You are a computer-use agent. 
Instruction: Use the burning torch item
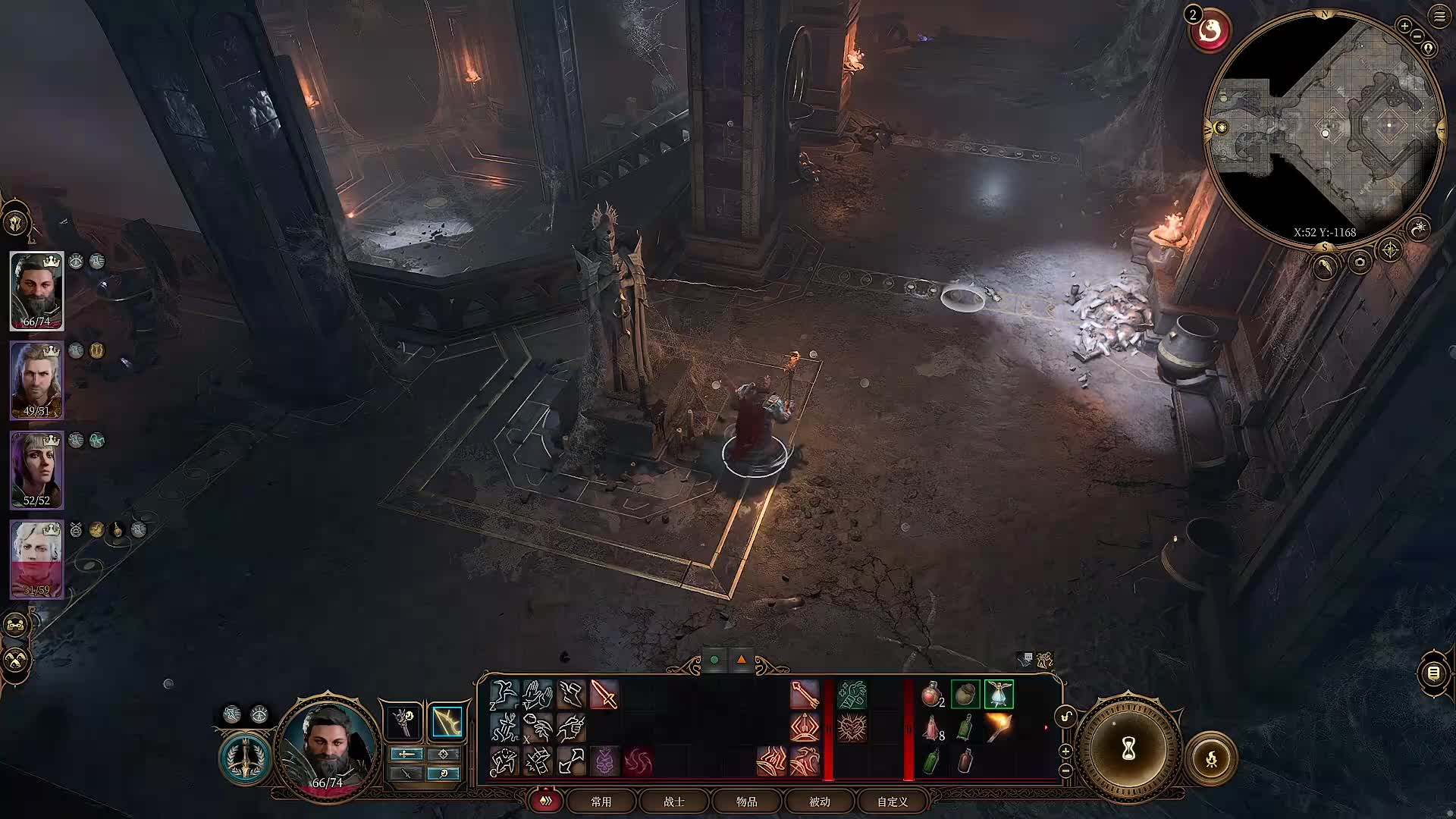pos(999,727)
